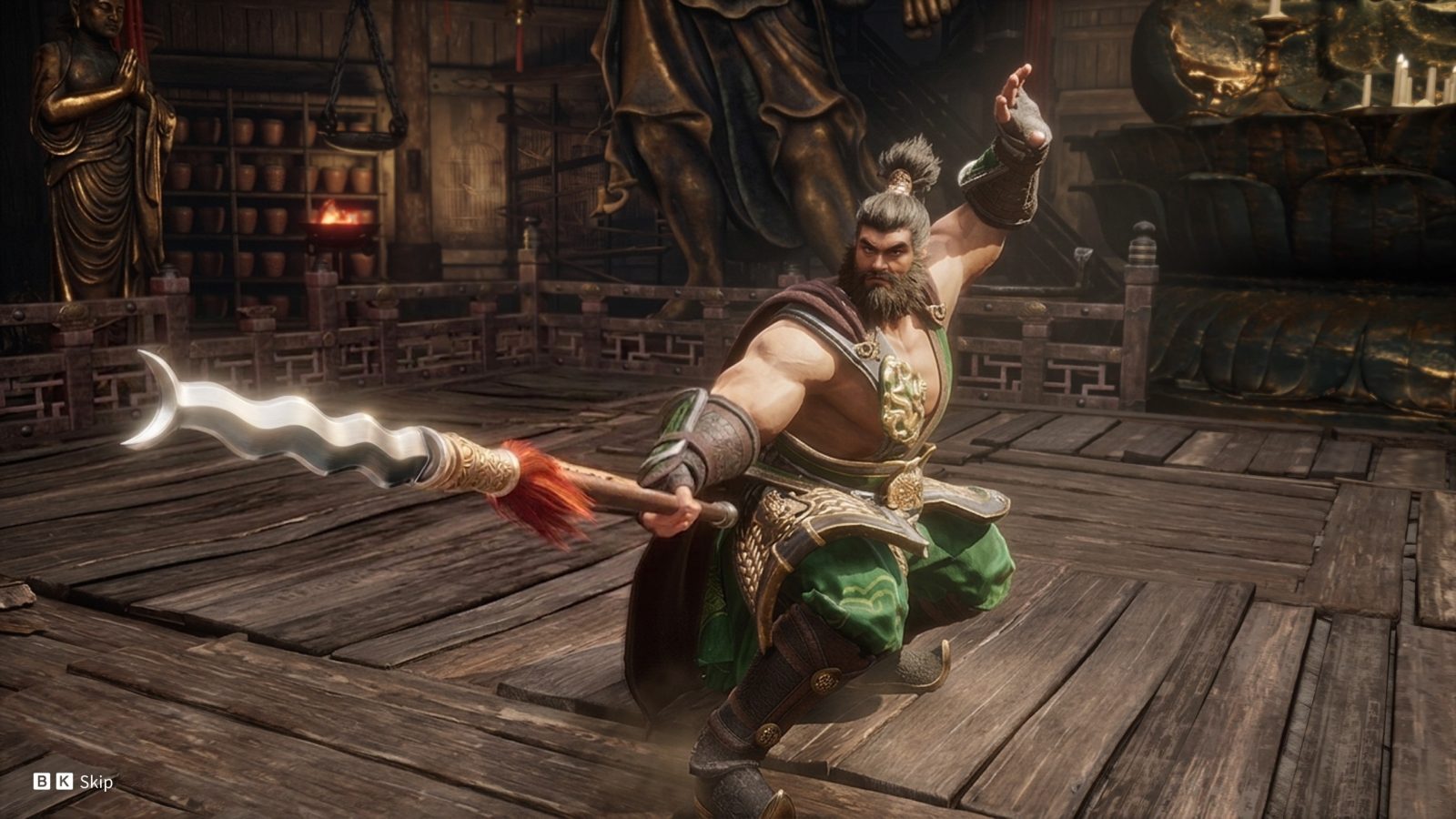Skip the cutscene via the Skip label
Viewport: 1456px width, 819px height.
96,782
